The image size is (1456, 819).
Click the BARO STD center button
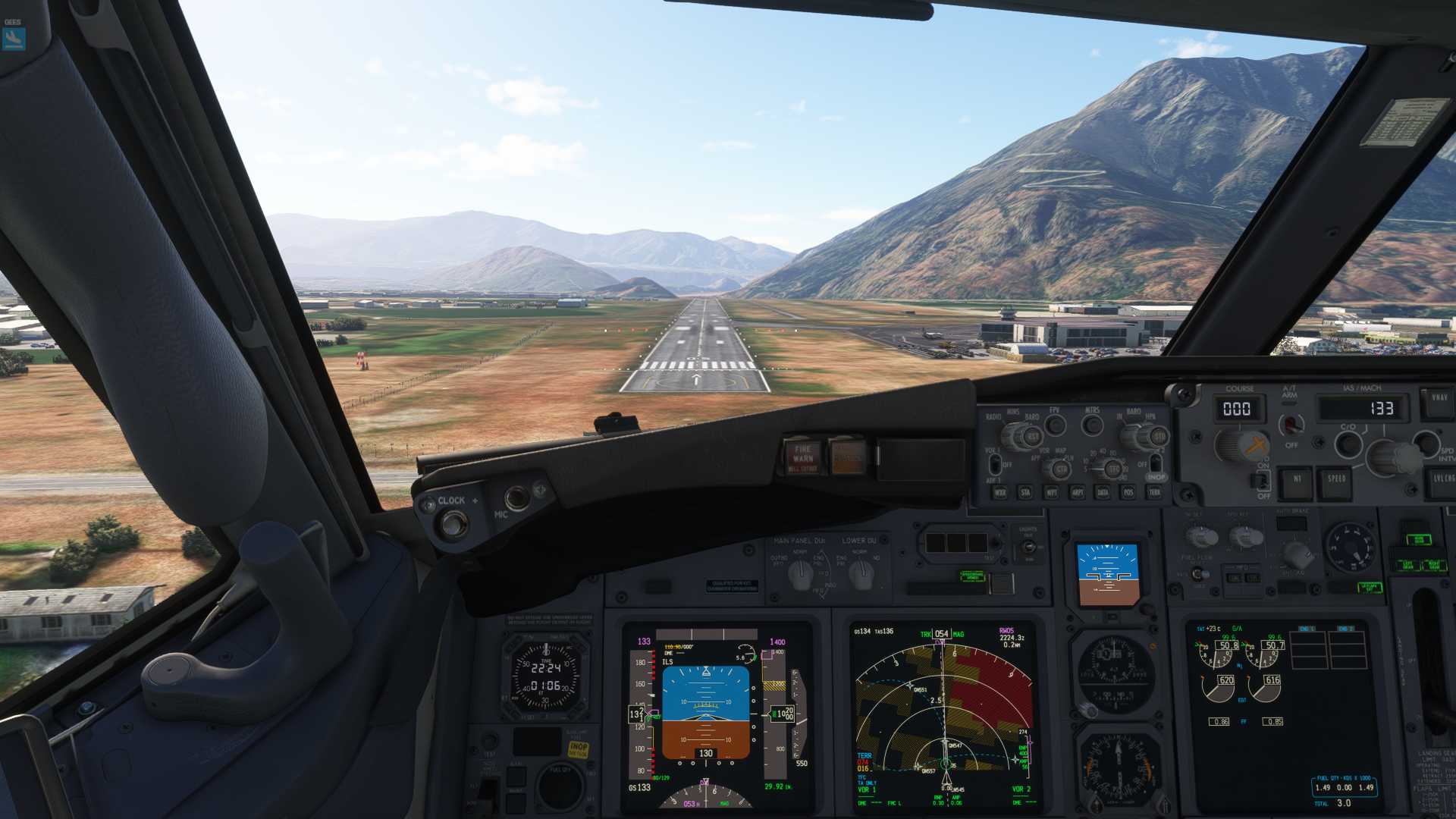click(1158, 437)
